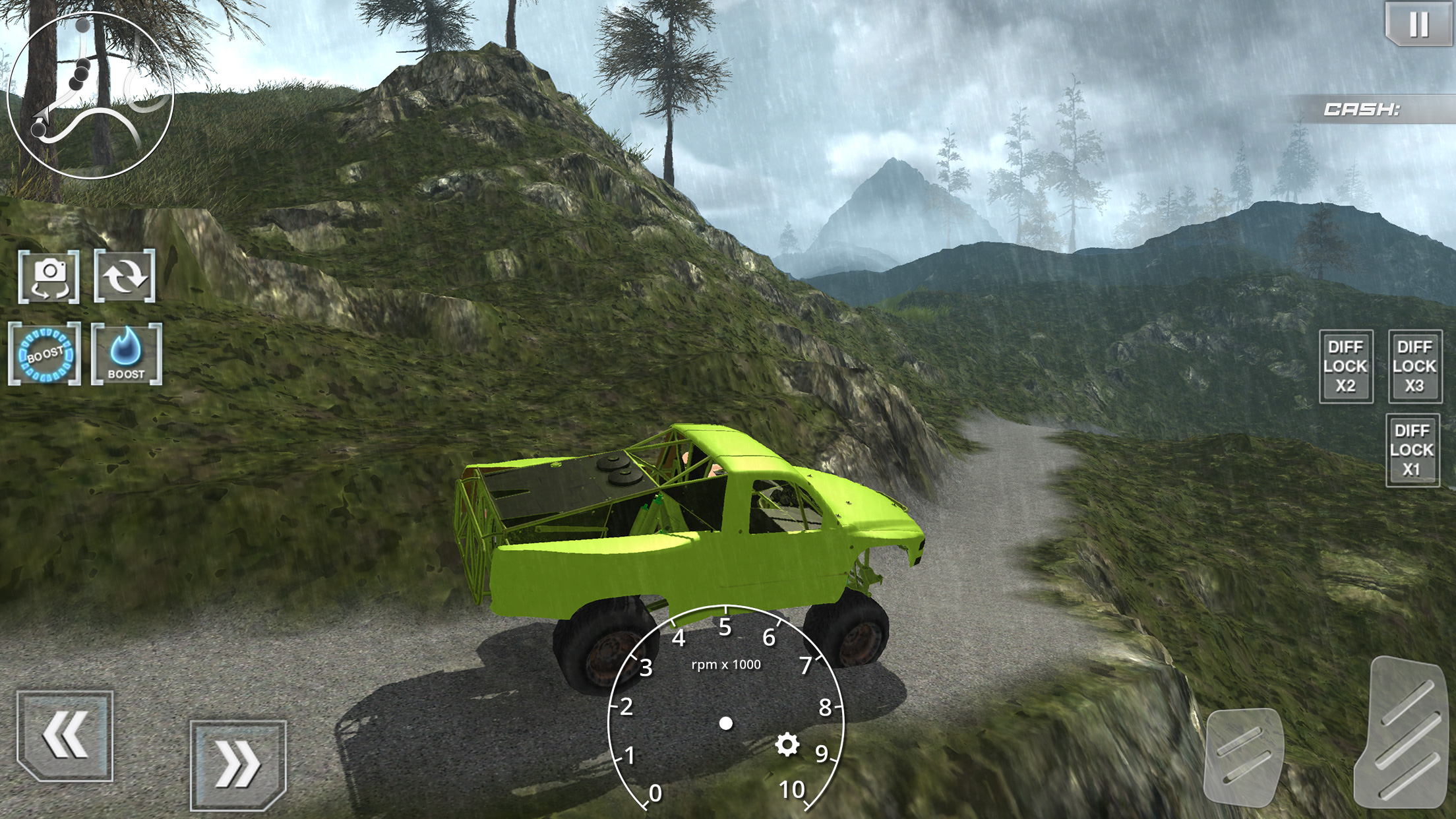Toggle DIFF LOCK X3
Viewport: 1456px width, 819px height.
[x=1414, y=367]
